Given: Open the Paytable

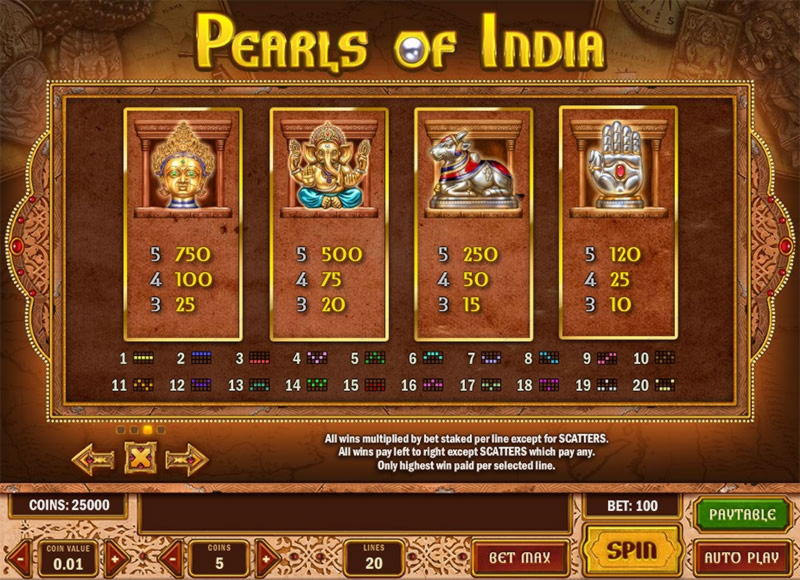Looking at the screenshot, I should click(741, 514).
